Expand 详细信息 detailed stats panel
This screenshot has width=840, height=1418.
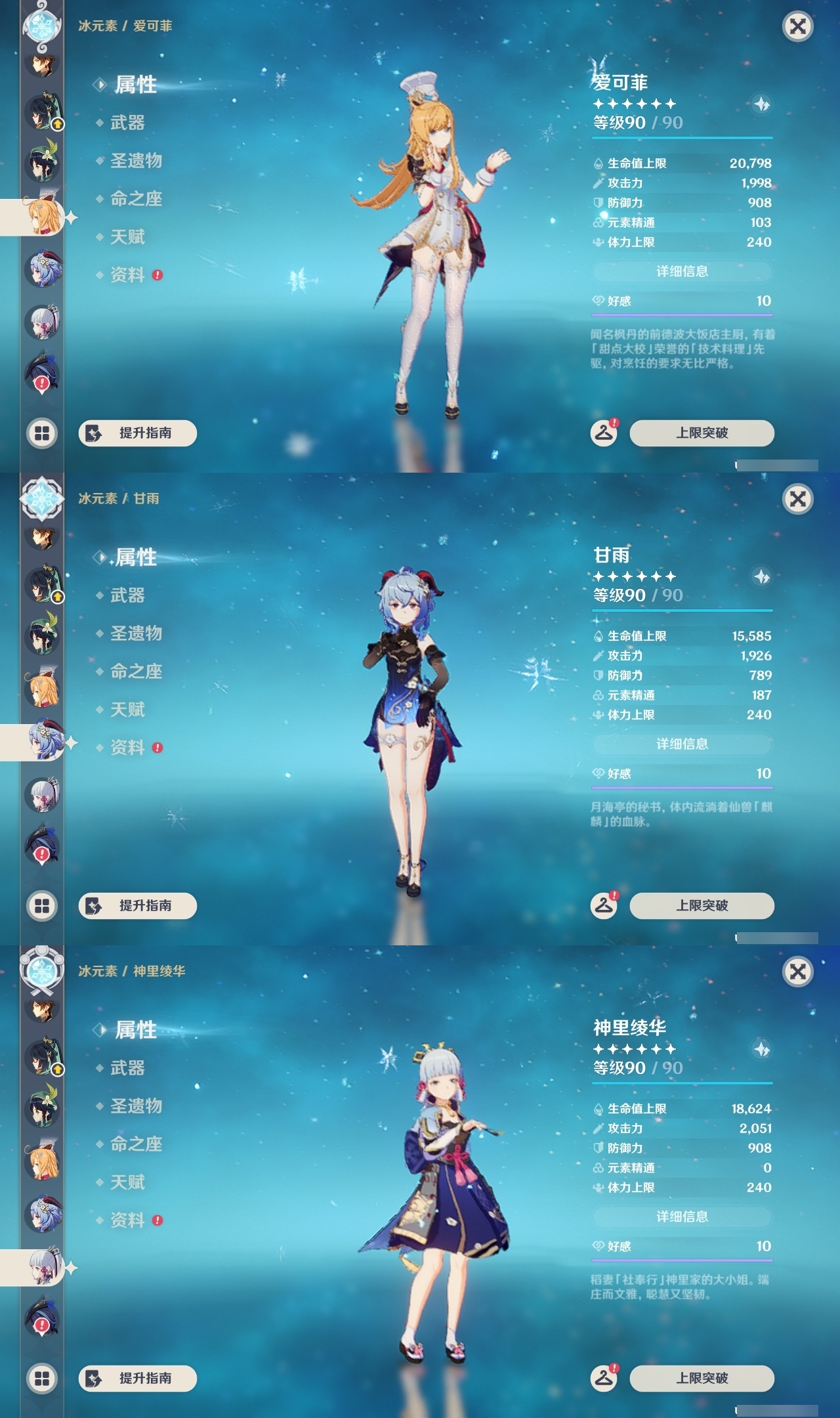682,270
